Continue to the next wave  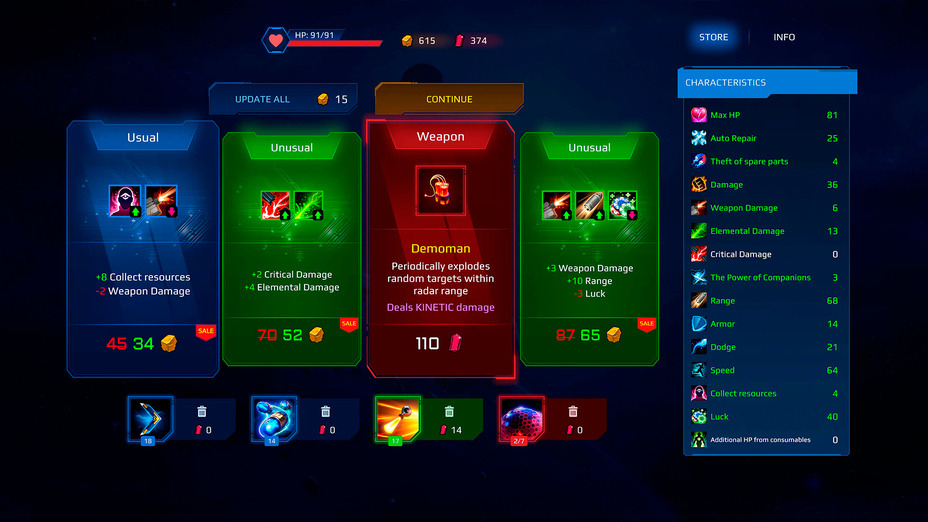click(x=449, y=99)
